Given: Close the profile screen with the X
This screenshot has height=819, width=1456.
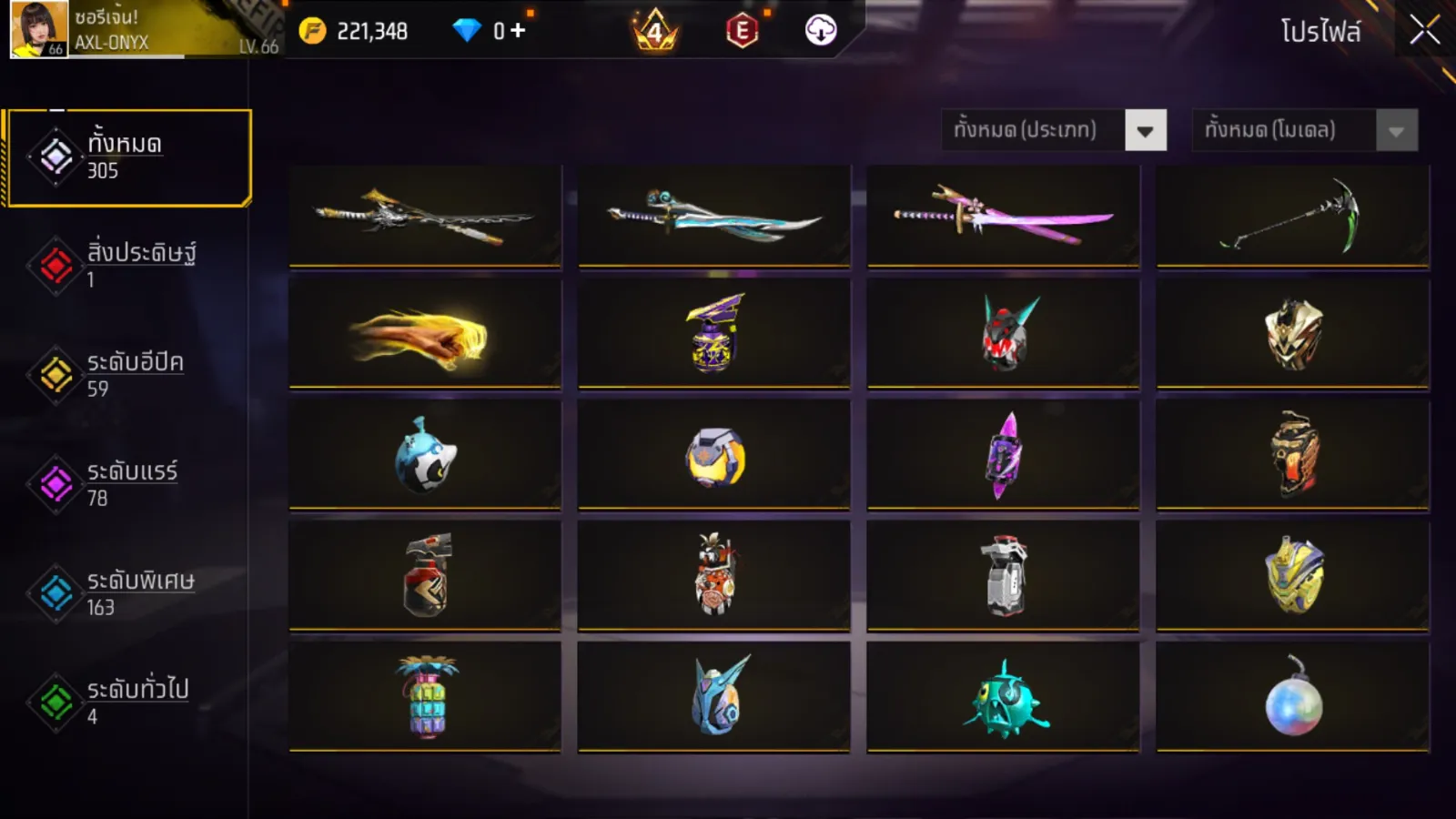Looking at the screenshot, I should tap(1424, 31).
